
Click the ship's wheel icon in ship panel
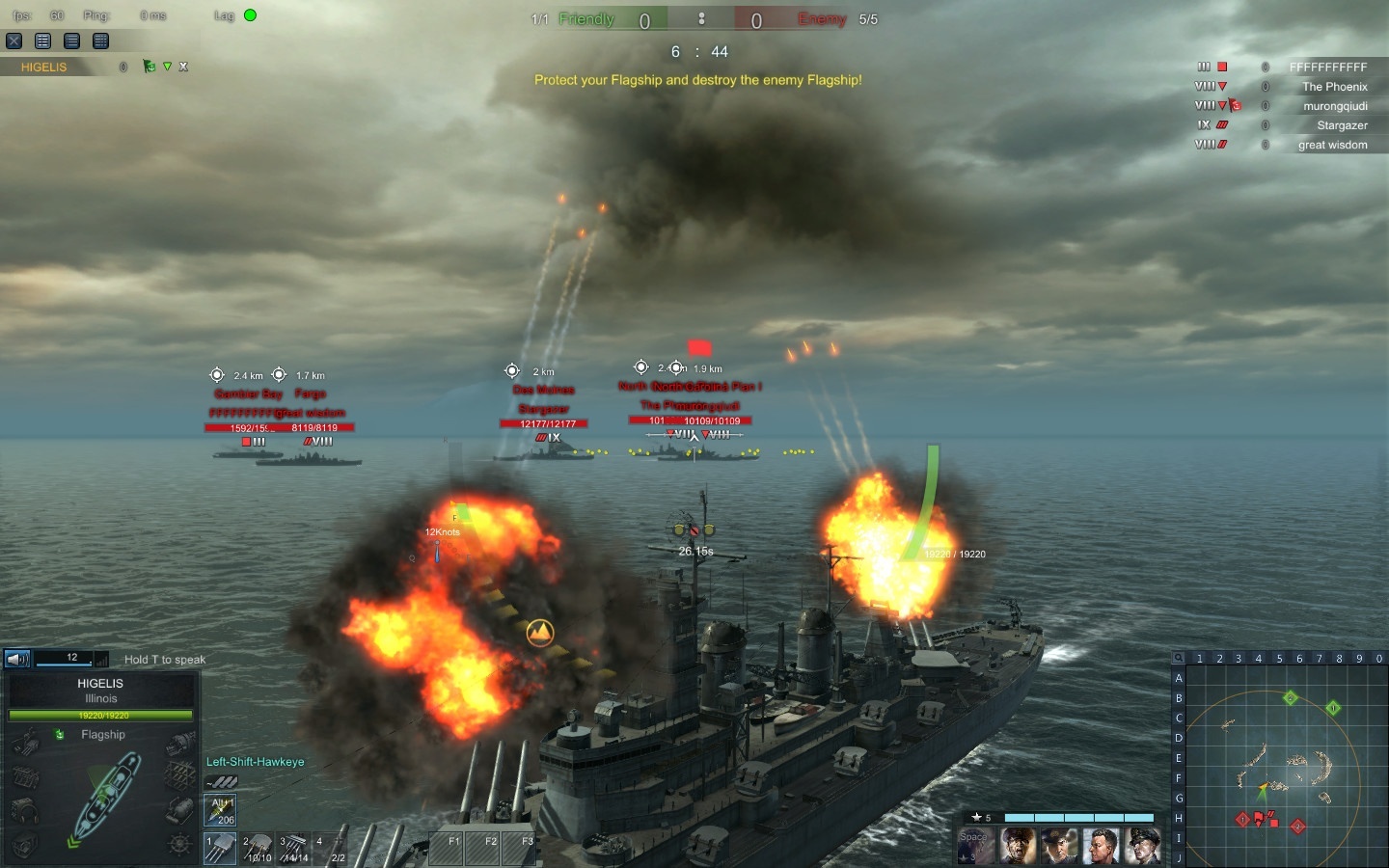pyautogui.click(x=177, y=846)
